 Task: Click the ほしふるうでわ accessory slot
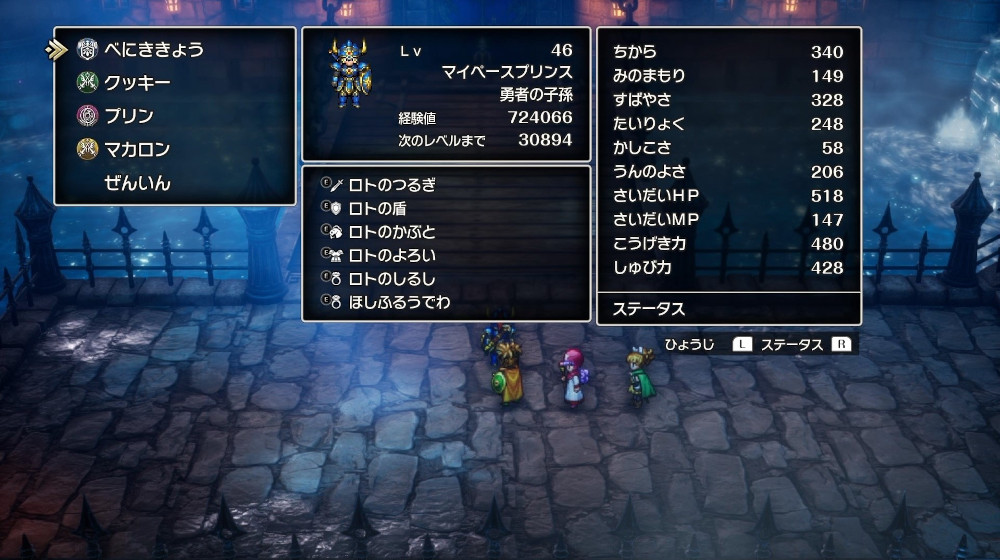[x=399, y=302]
